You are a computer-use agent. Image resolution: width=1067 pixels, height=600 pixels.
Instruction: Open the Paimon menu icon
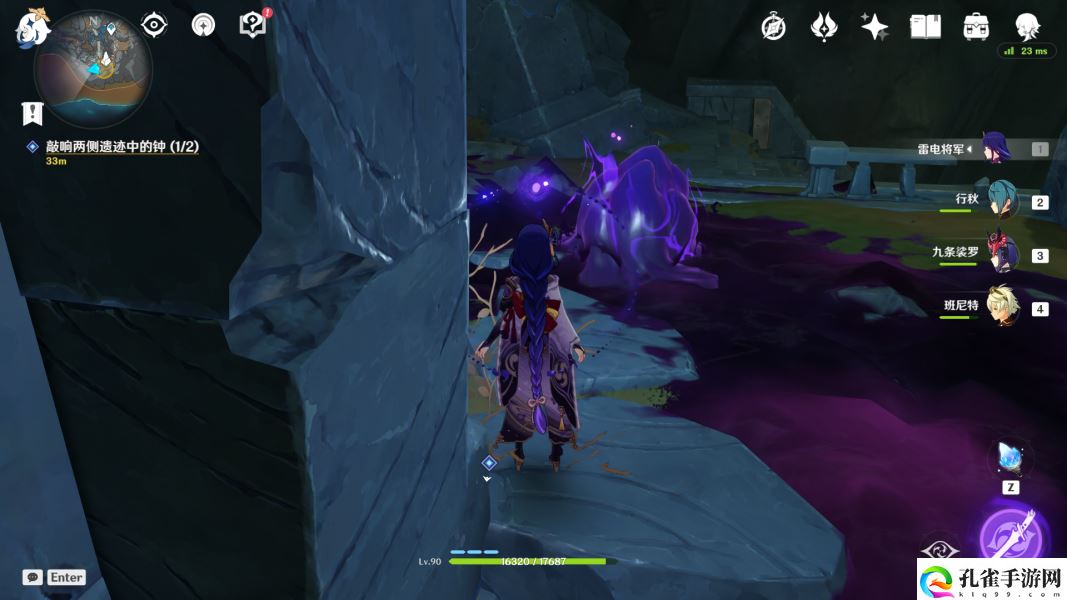(x=32, y=25)
